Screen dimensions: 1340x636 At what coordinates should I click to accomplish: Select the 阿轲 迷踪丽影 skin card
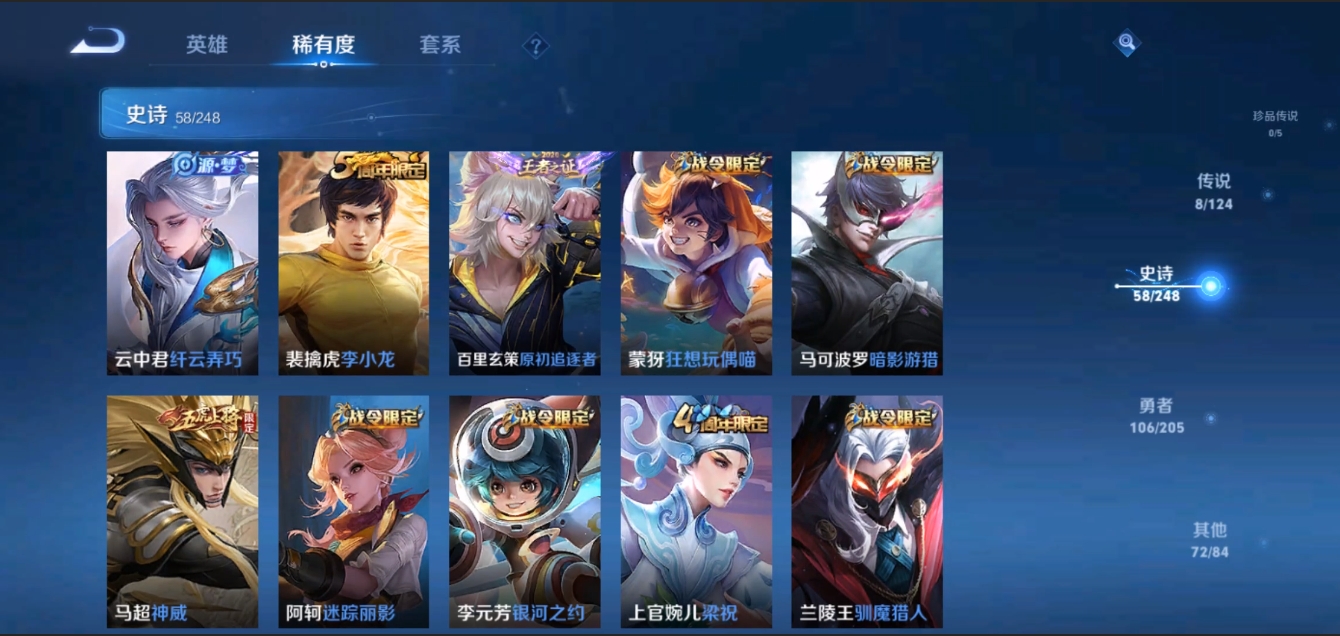[353, 511]
